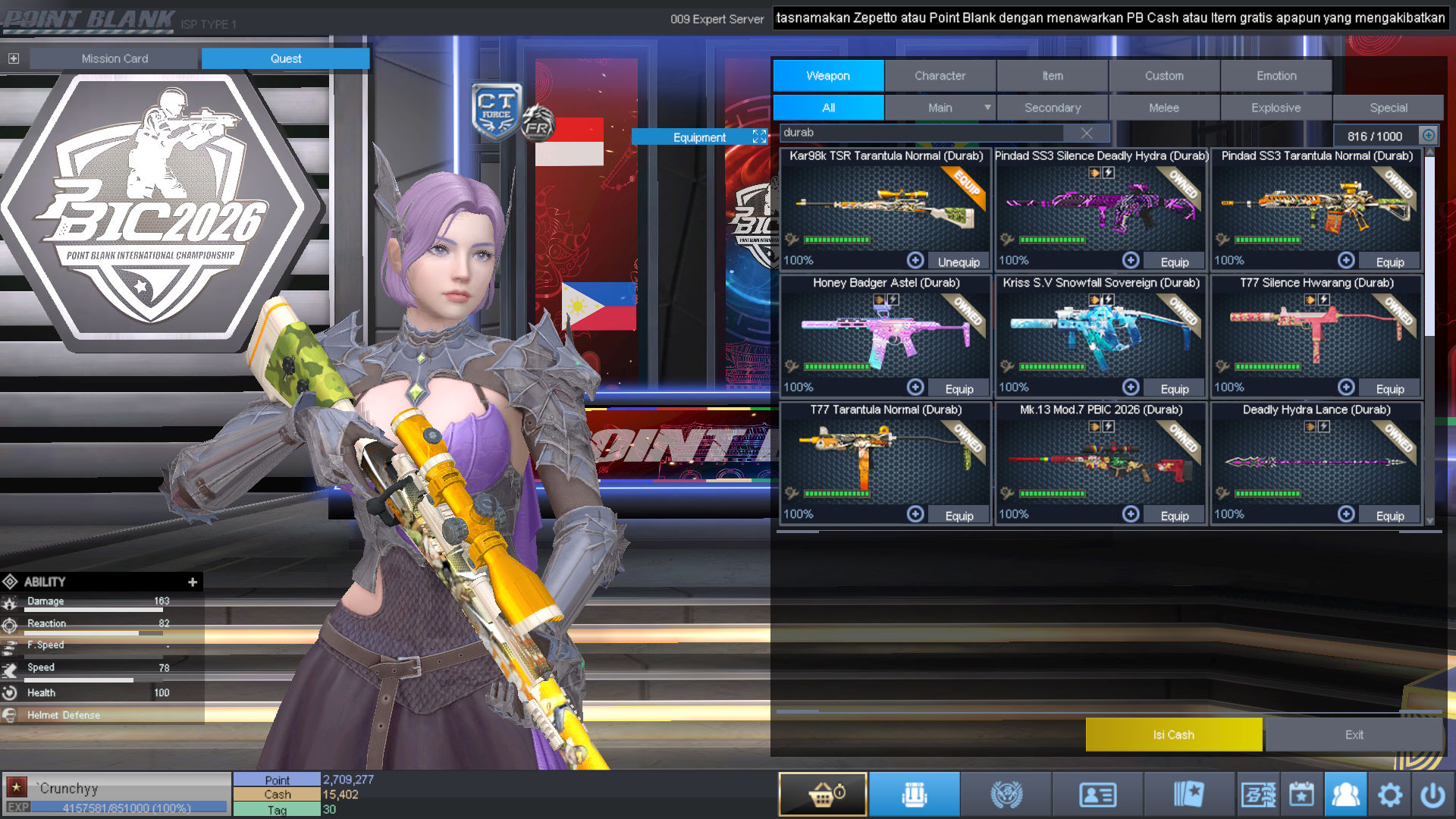1456x819 pixels.
Task: Equip the Honey Badger Astel
Action: pos(959,389)
